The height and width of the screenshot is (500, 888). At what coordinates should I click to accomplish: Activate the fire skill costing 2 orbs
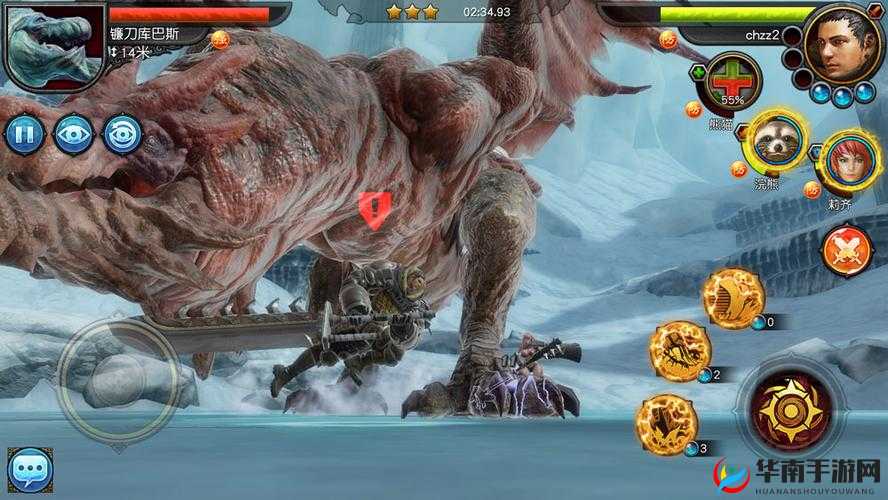coord(680,351)
